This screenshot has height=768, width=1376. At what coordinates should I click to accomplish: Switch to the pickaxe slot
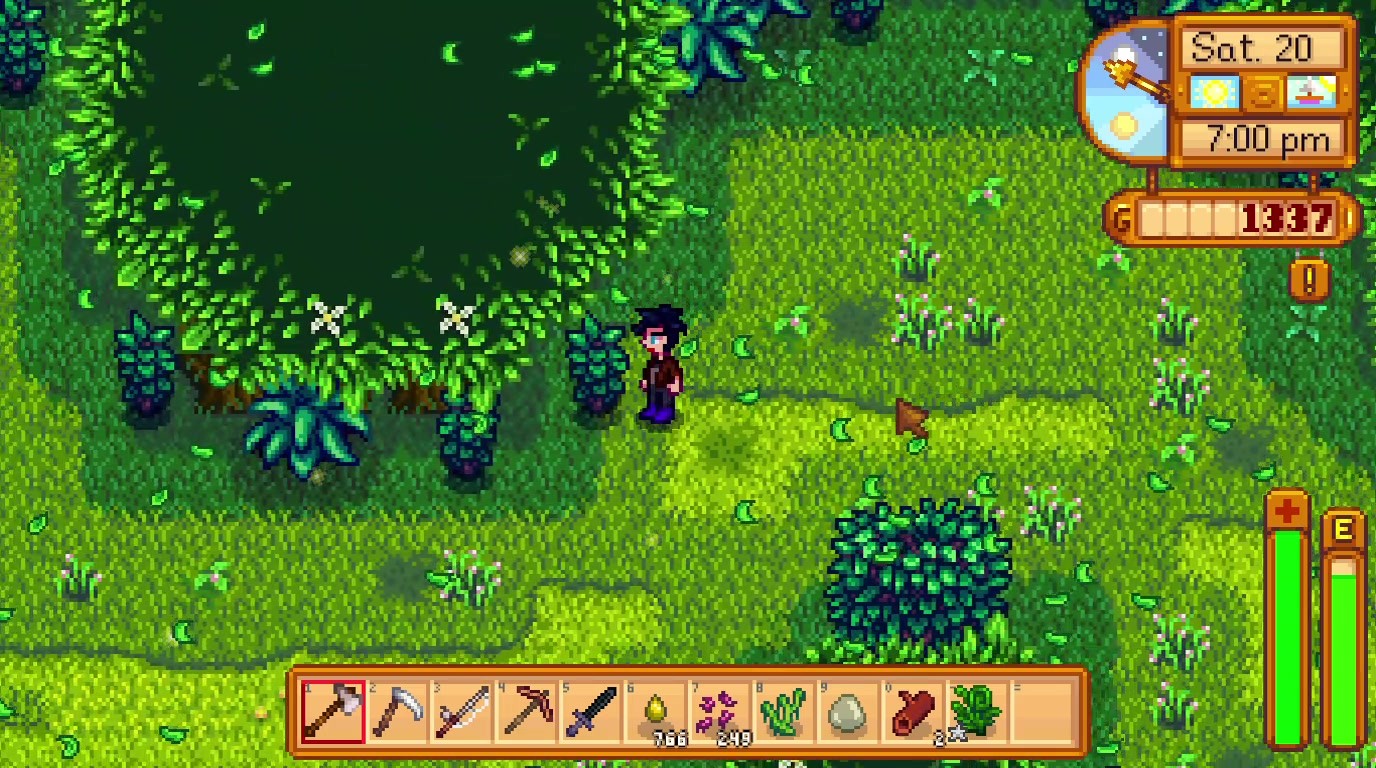point(526,711)
